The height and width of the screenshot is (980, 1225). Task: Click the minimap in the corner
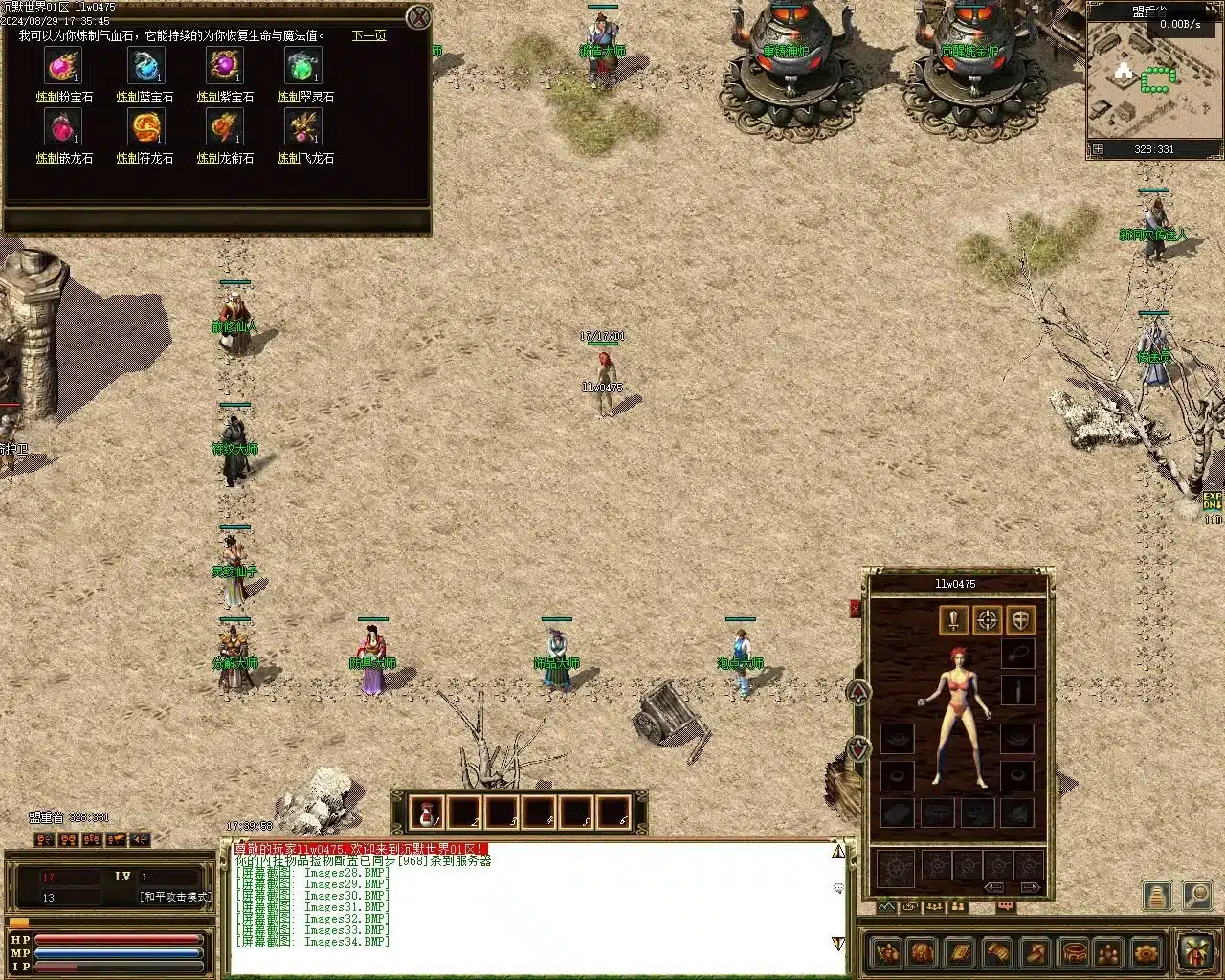pyautogui.click(x=1154, y=80)
